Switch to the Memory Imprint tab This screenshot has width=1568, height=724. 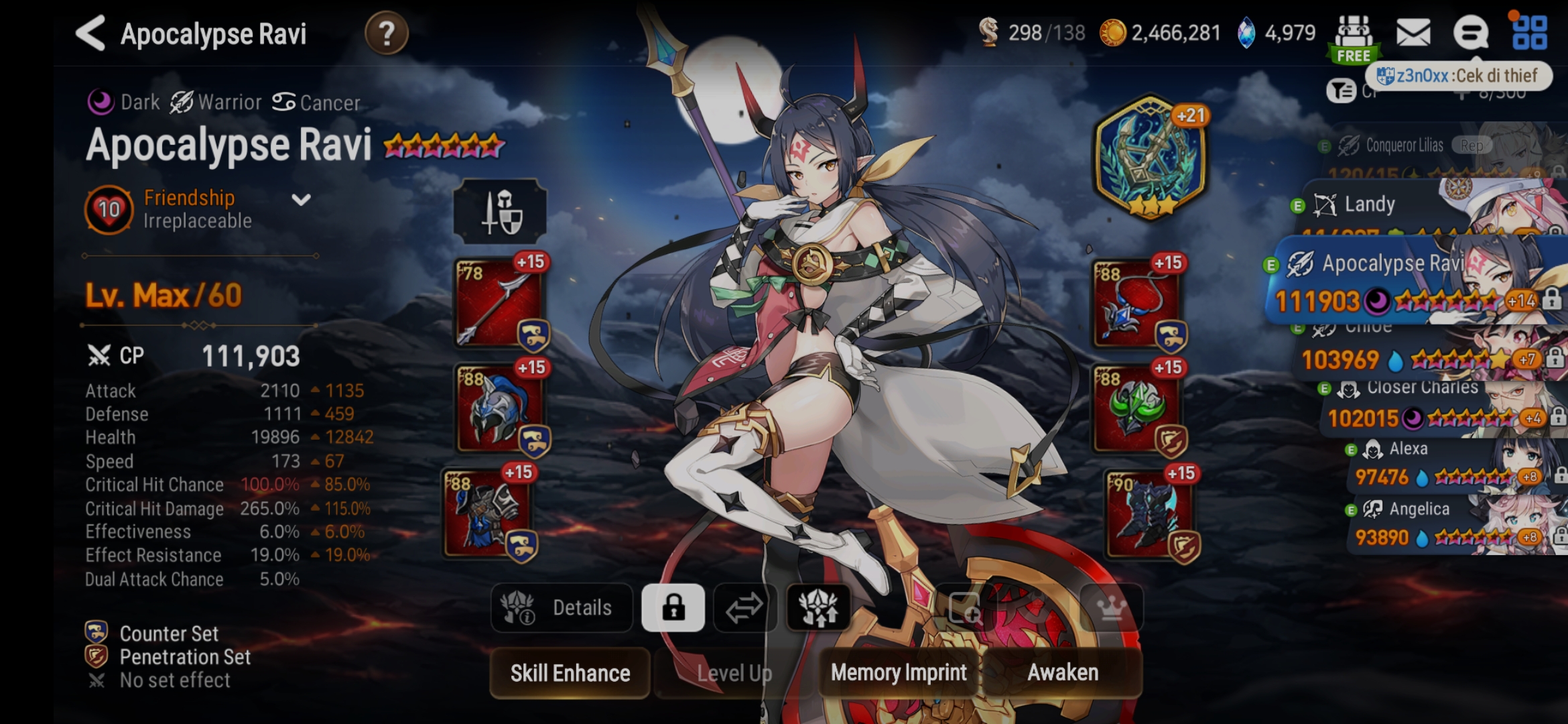898,672
